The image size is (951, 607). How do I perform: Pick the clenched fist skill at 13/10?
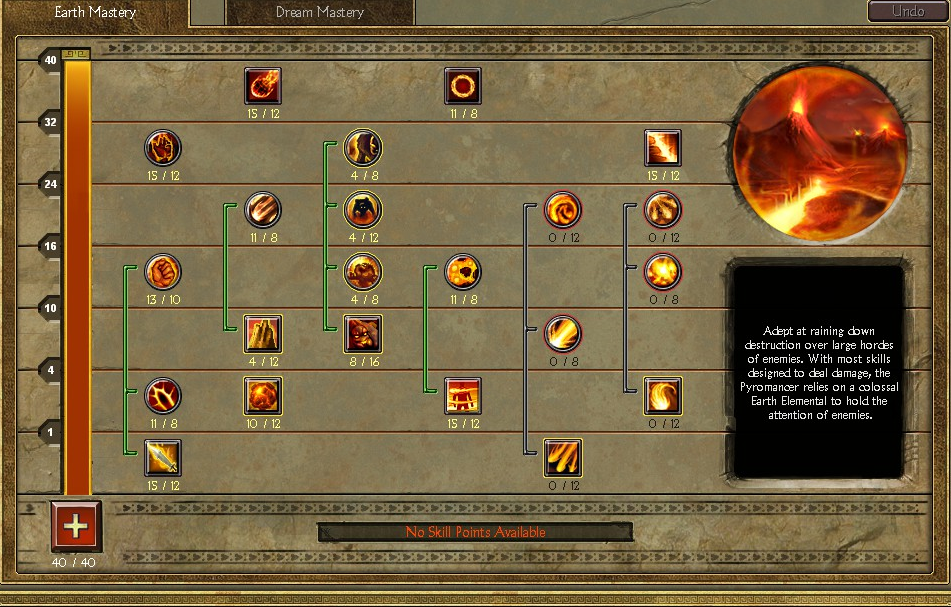(x=163, y=271)
